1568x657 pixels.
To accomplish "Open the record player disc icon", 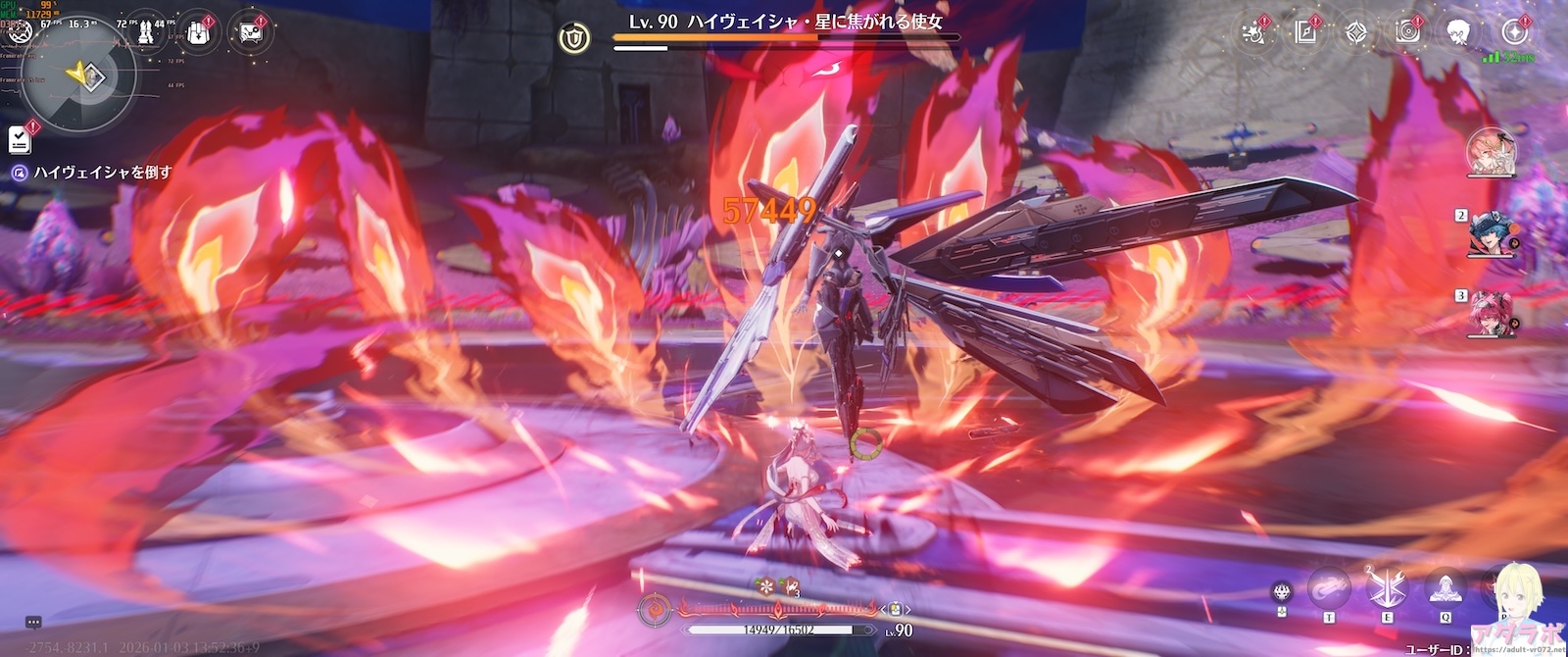I will tap(1408, 32).
